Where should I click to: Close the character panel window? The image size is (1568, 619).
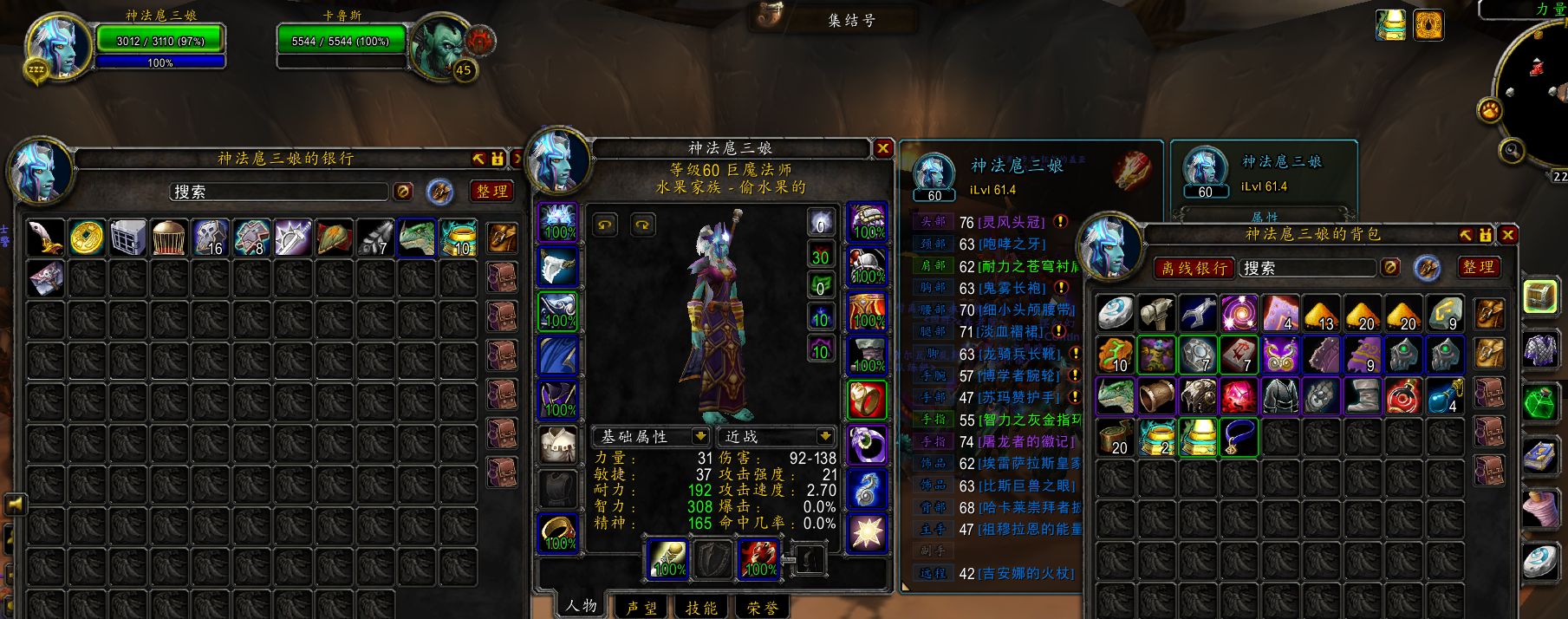tap(882, 148)
